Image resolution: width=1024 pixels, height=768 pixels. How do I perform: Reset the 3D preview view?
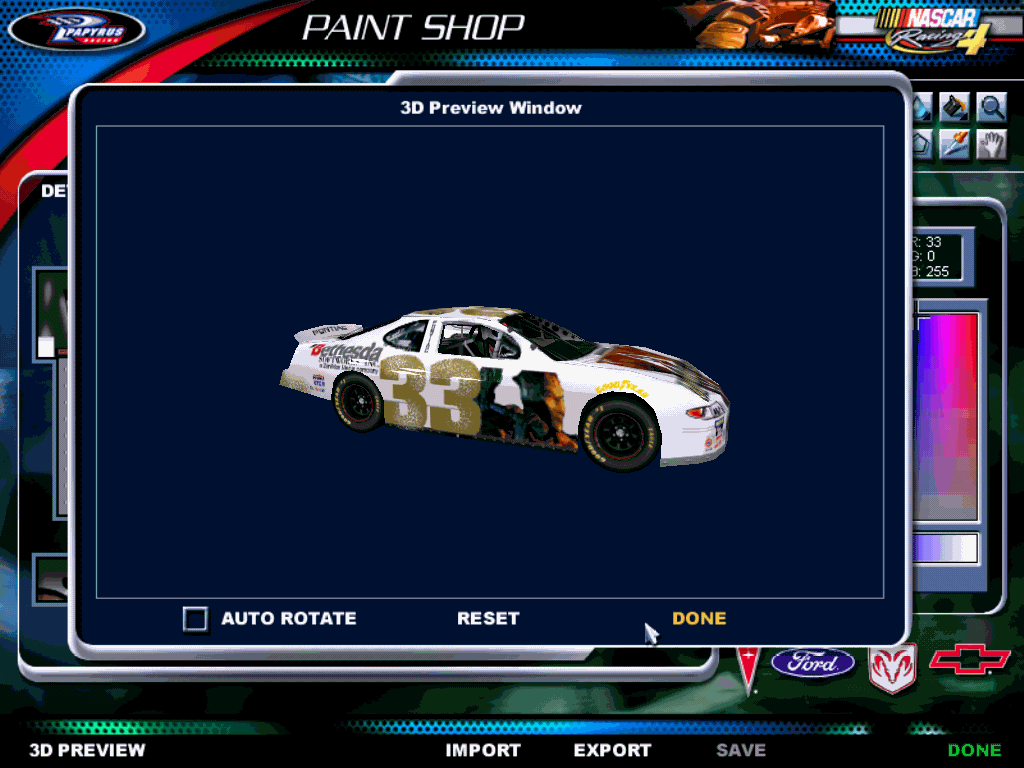488,619
